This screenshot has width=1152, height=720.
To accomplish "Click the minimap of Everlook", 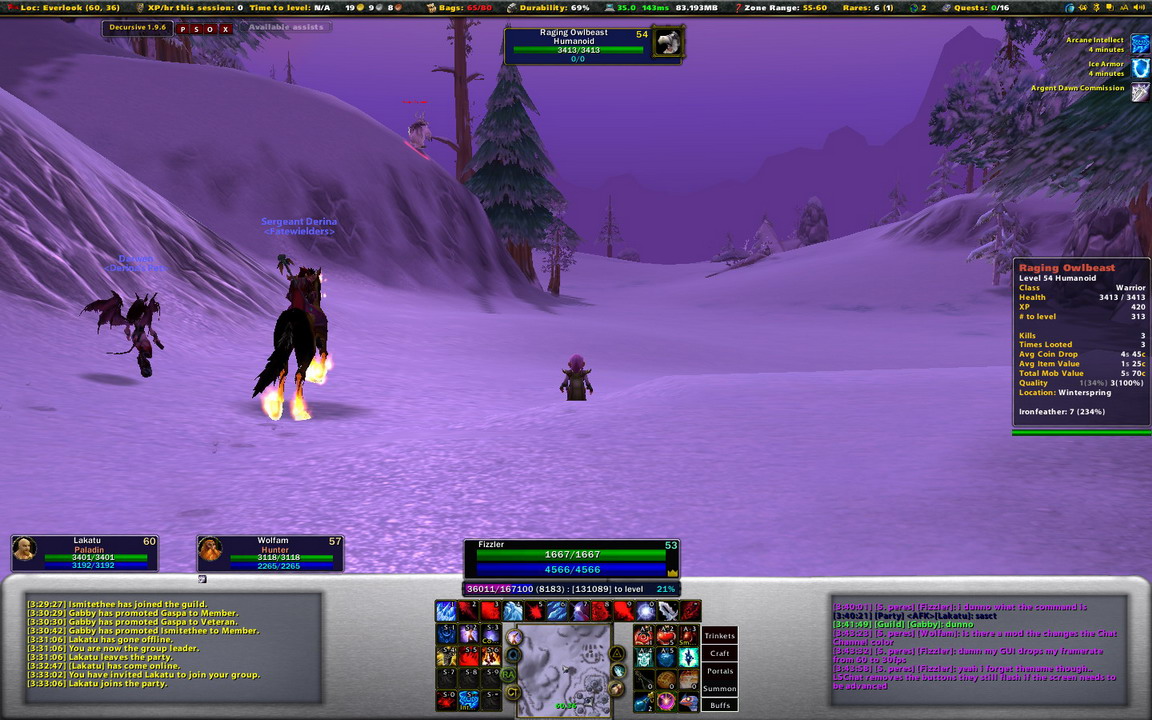I will [563, 668].
